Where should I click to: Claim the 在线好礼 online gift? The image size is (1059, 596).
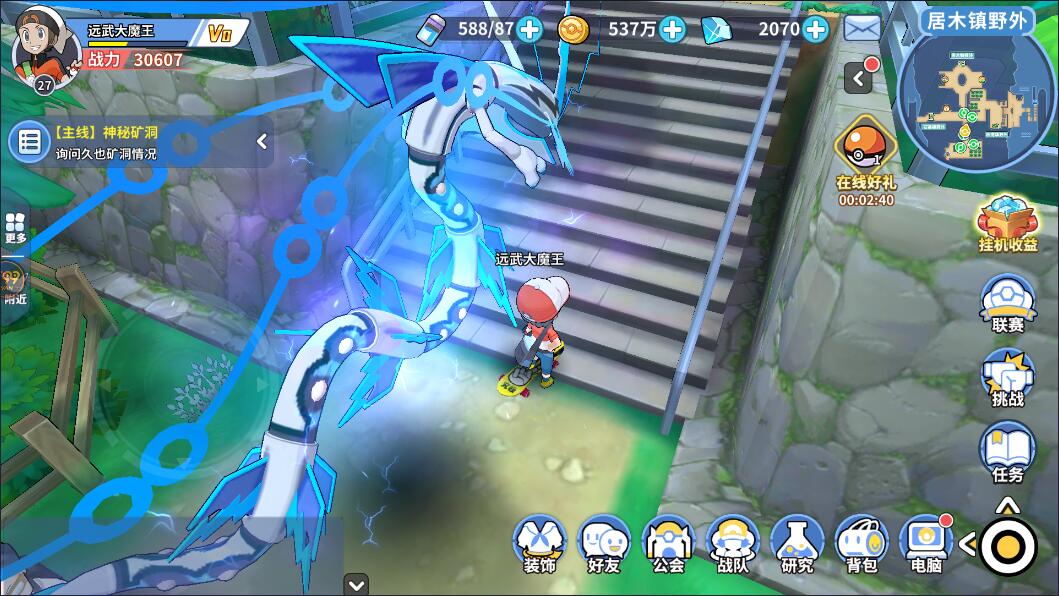point(866,160)
